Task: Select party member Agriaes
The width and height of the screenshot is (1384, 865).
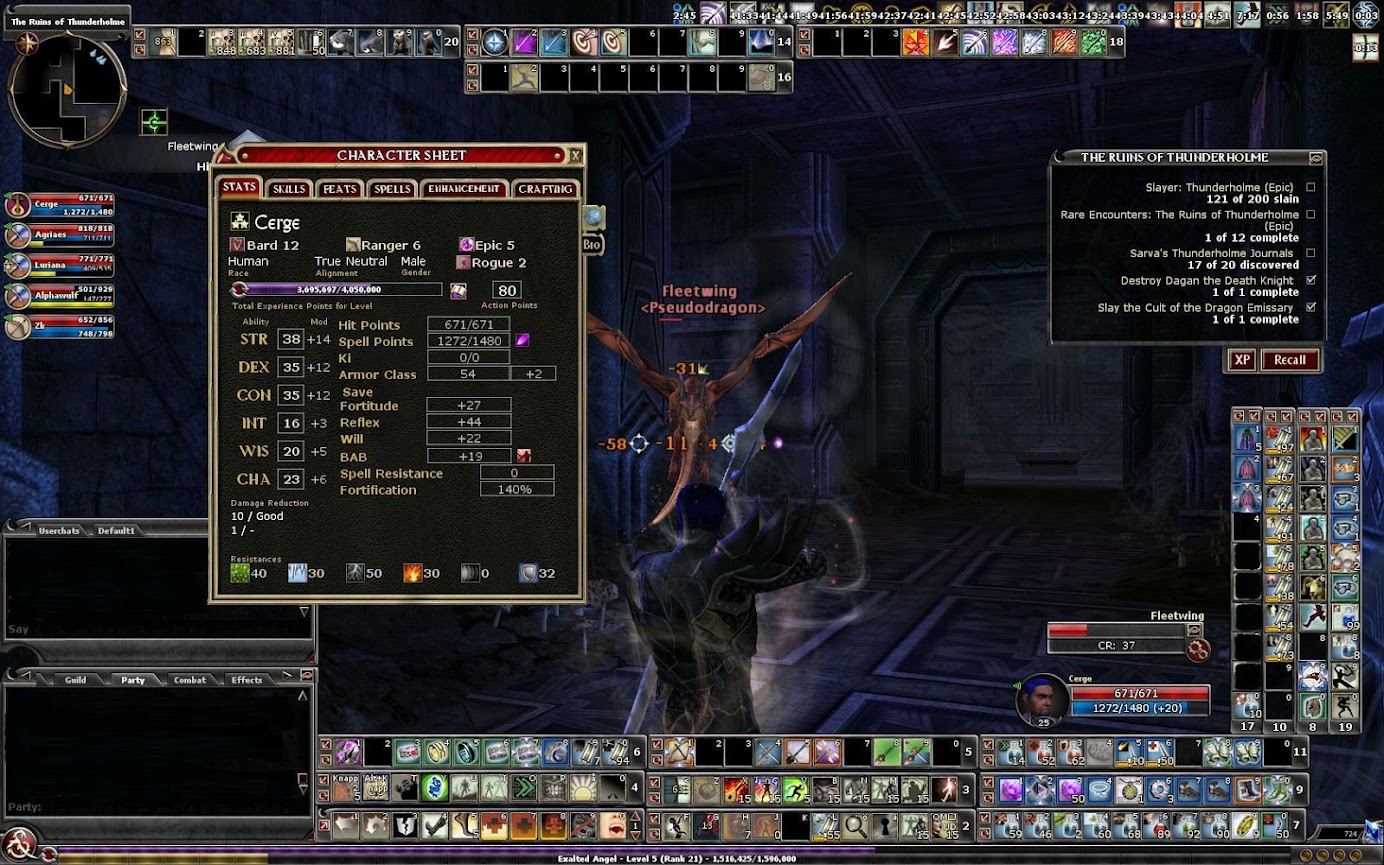Action: (60, 233)
